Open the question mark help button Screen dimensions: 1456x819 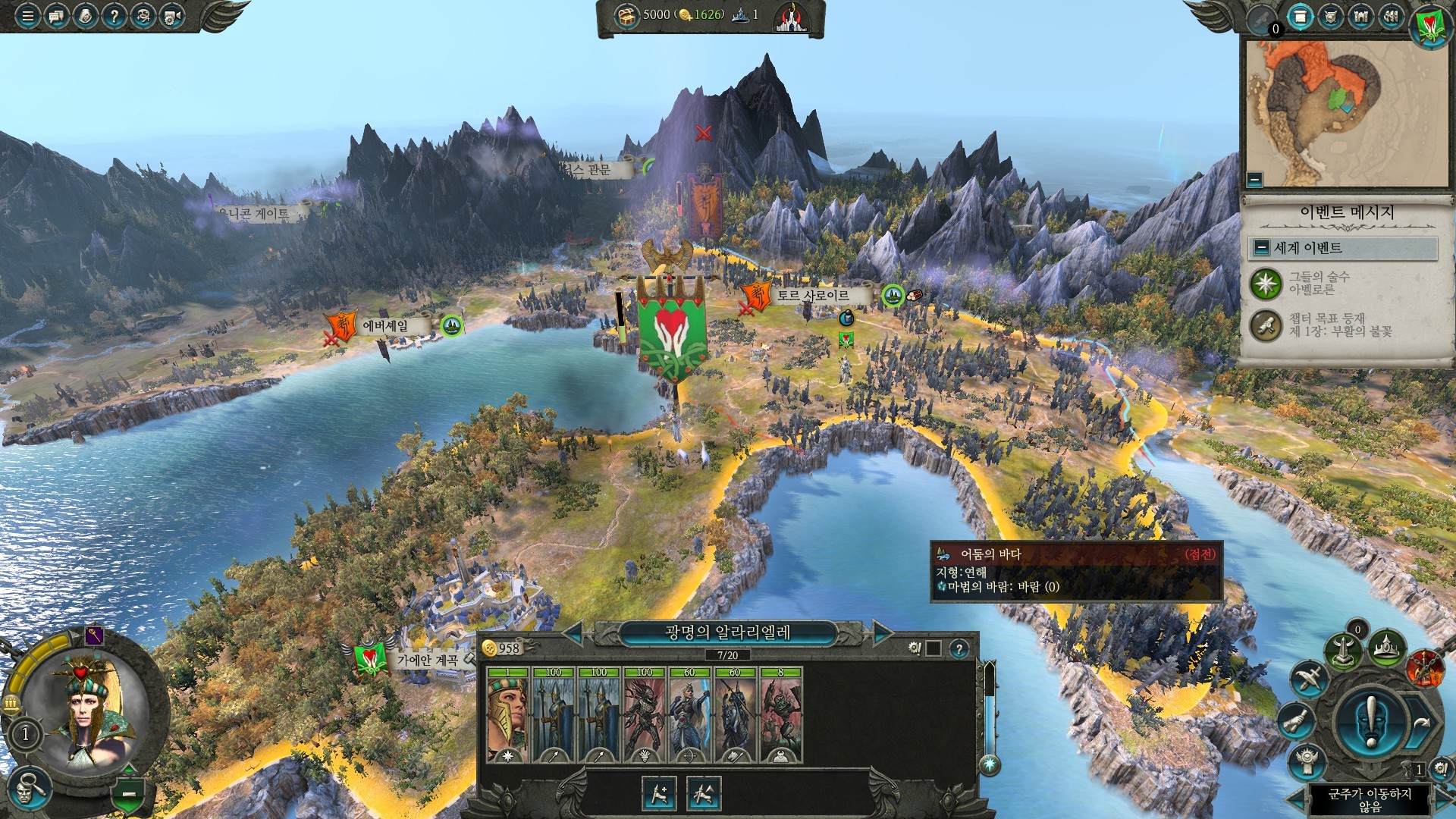[x=114, y=15]
